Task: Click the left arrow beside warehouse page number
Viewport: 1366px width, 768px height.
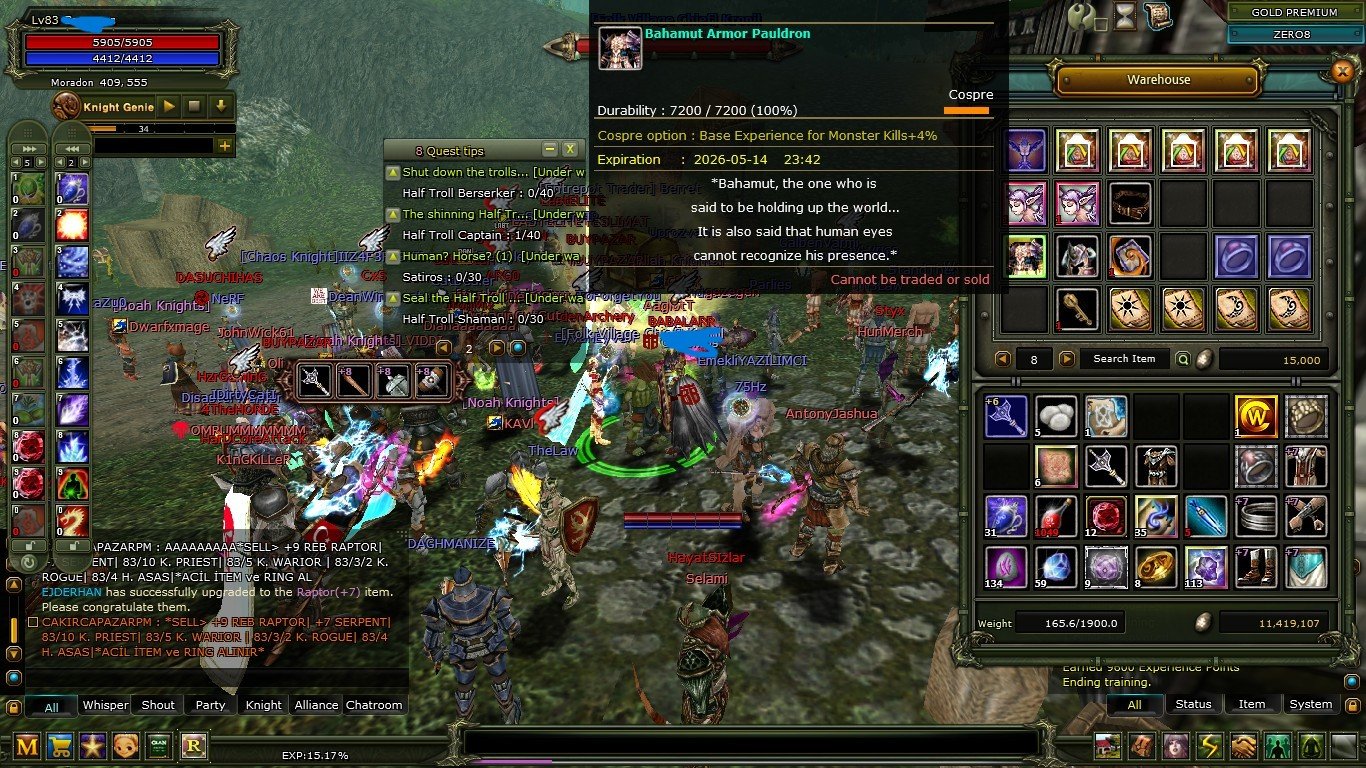Action: [1002, 358]
